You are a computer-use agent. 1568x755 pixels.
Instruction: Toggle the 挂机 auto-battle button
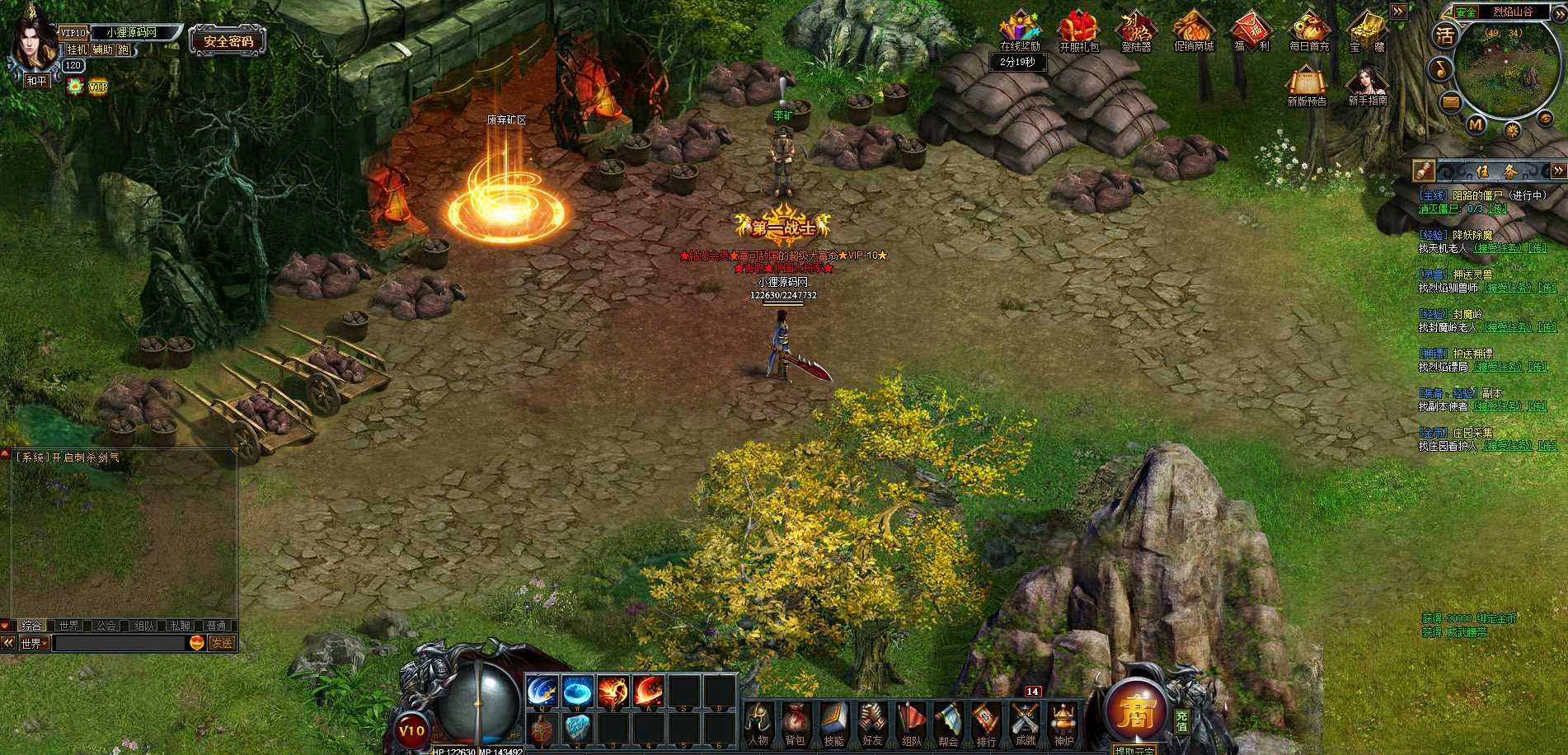77,50
